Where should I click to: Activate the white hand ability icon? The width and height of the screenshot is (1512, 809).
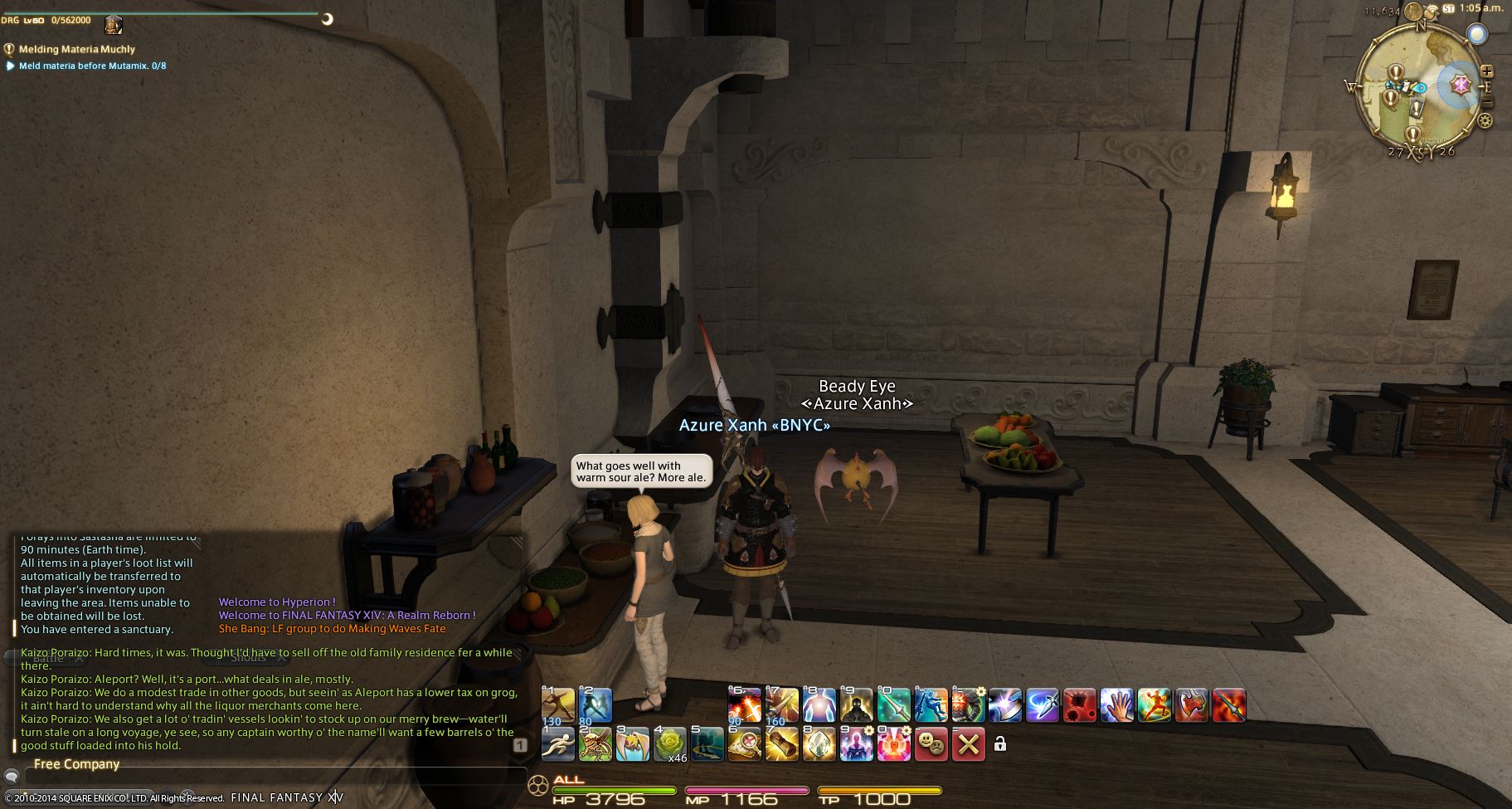1117,705
